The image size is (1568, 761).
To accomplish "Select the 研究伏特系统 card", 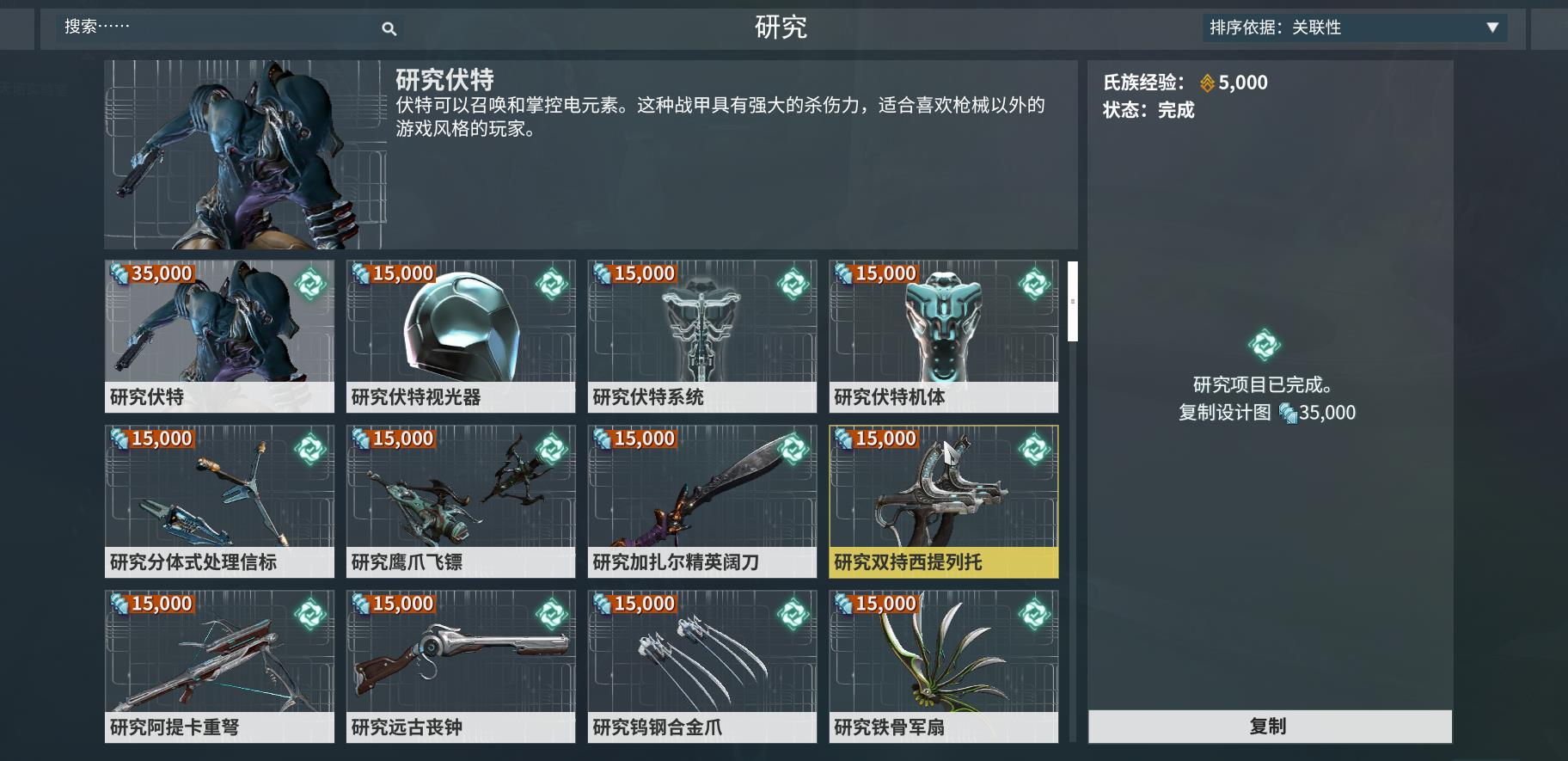I will coord(702,337).
